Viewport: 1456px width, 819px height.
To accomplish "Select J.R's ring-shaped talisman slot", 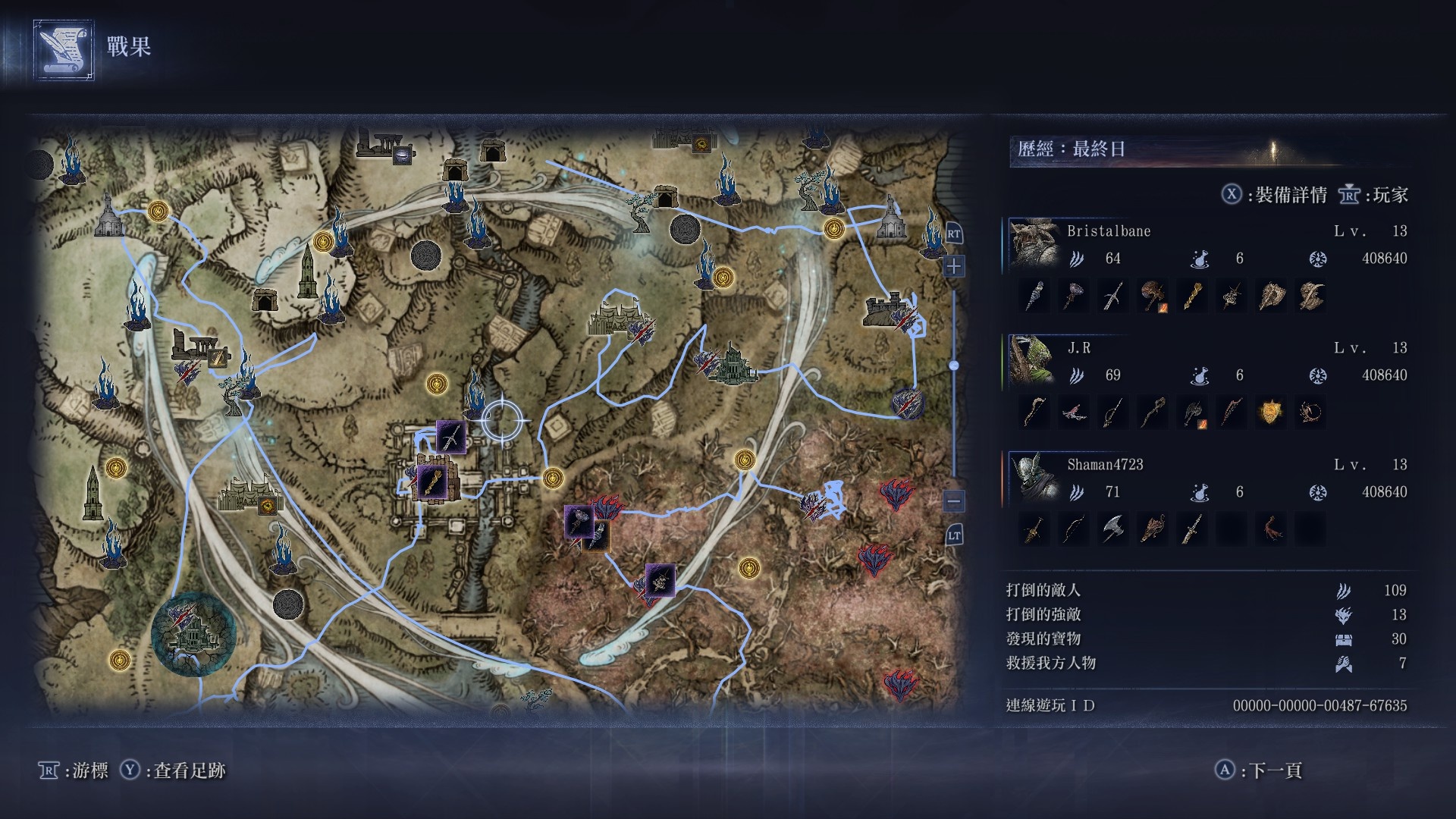I will (x=1310, y=413).
